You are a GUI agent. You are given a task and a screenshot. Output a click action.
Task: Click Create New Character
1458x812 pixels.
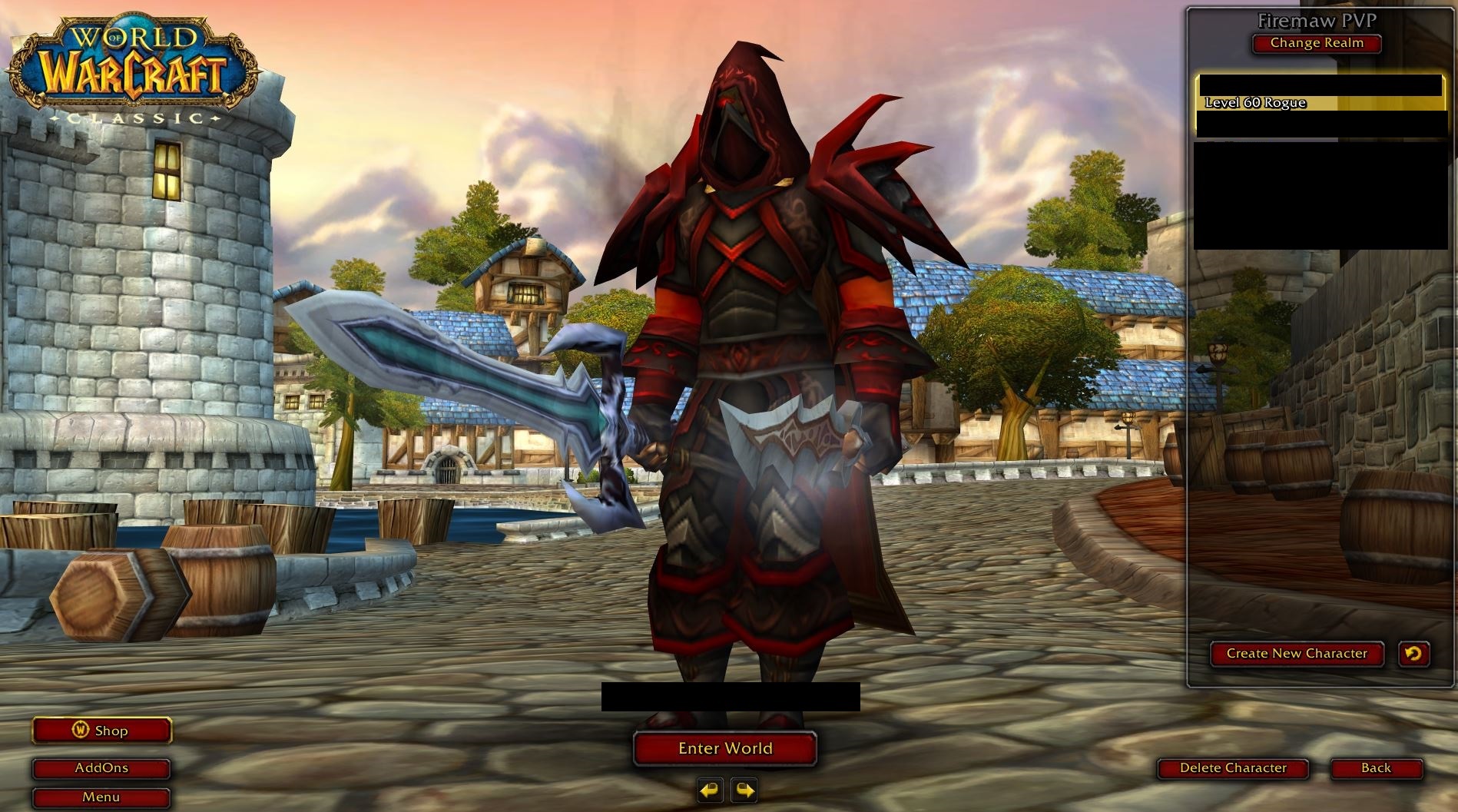tap(1297, 654)
